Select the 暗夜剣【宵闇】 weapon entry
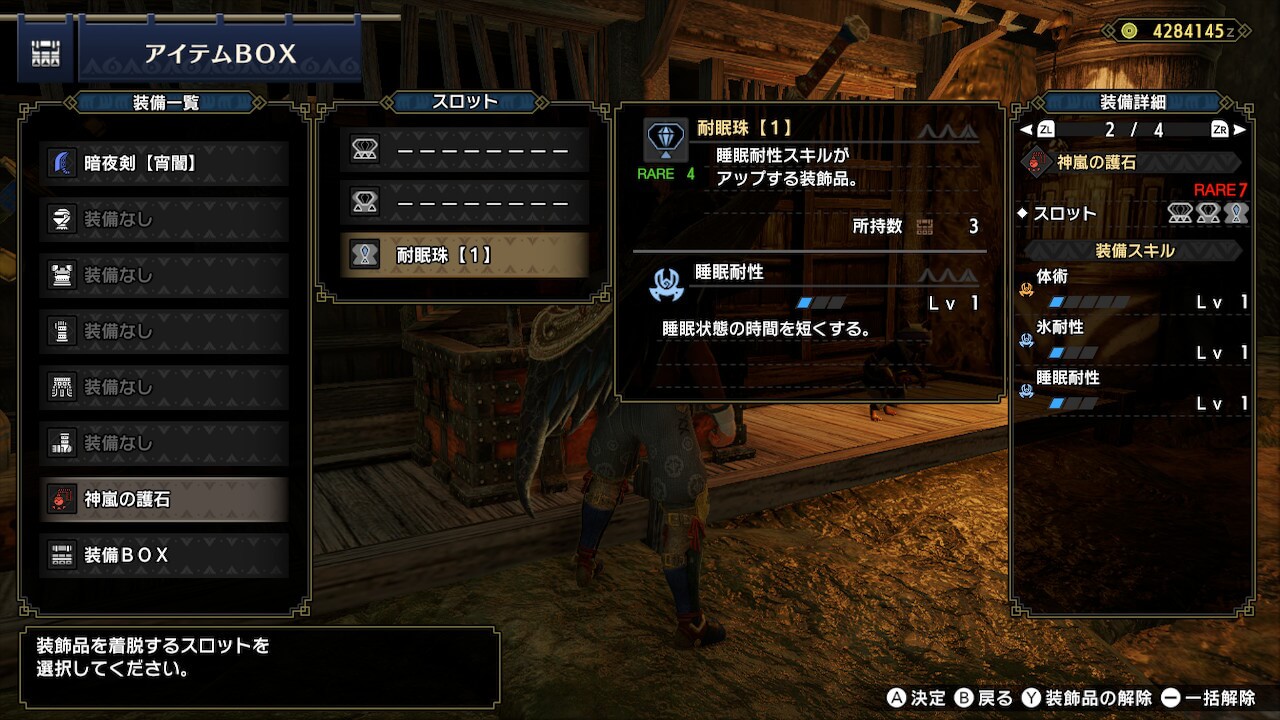The width and height of the screenshot is (1280, 720). click(x=164, y=163)
